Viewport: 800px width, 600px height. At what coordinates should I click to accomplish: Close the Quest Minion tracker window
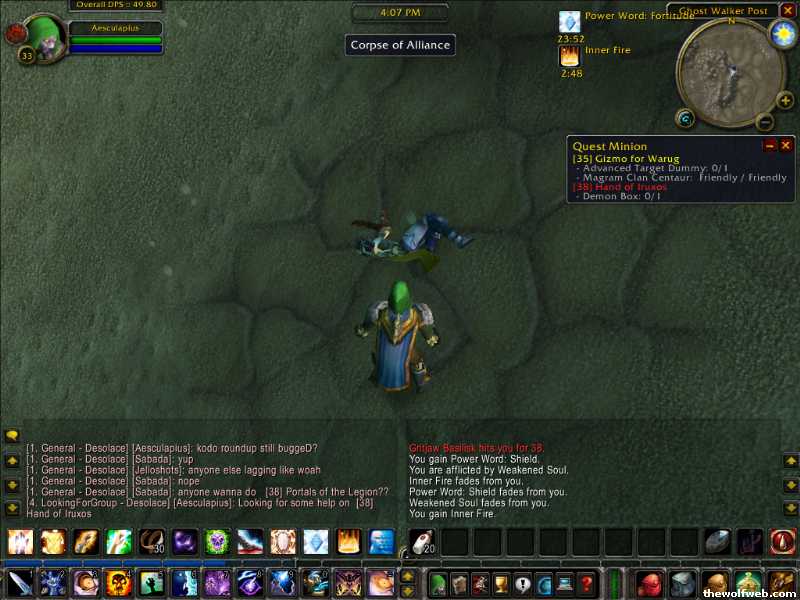[x=786, y=146]
